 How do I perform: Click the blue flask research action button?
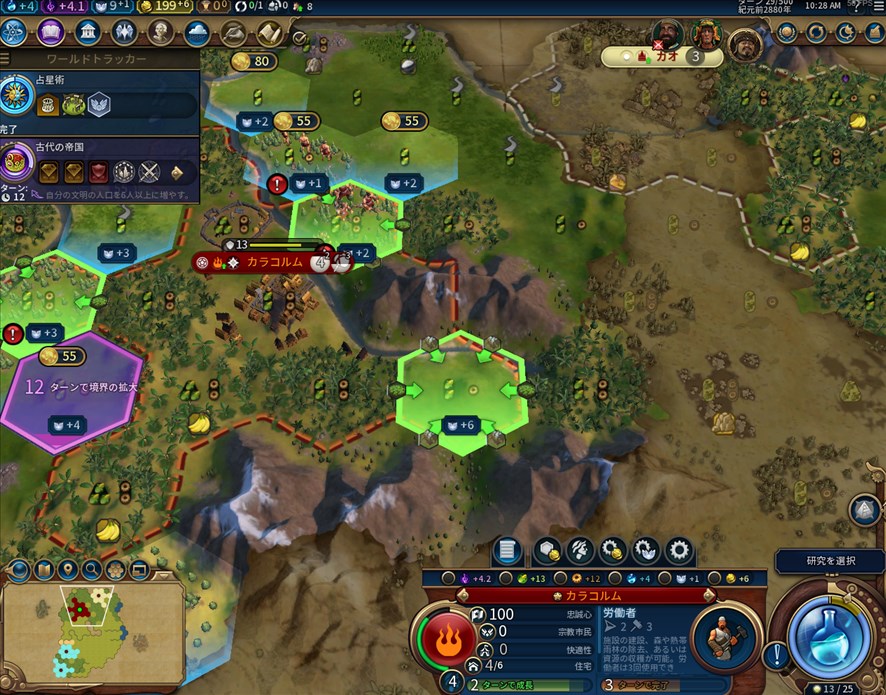point(826,630)
